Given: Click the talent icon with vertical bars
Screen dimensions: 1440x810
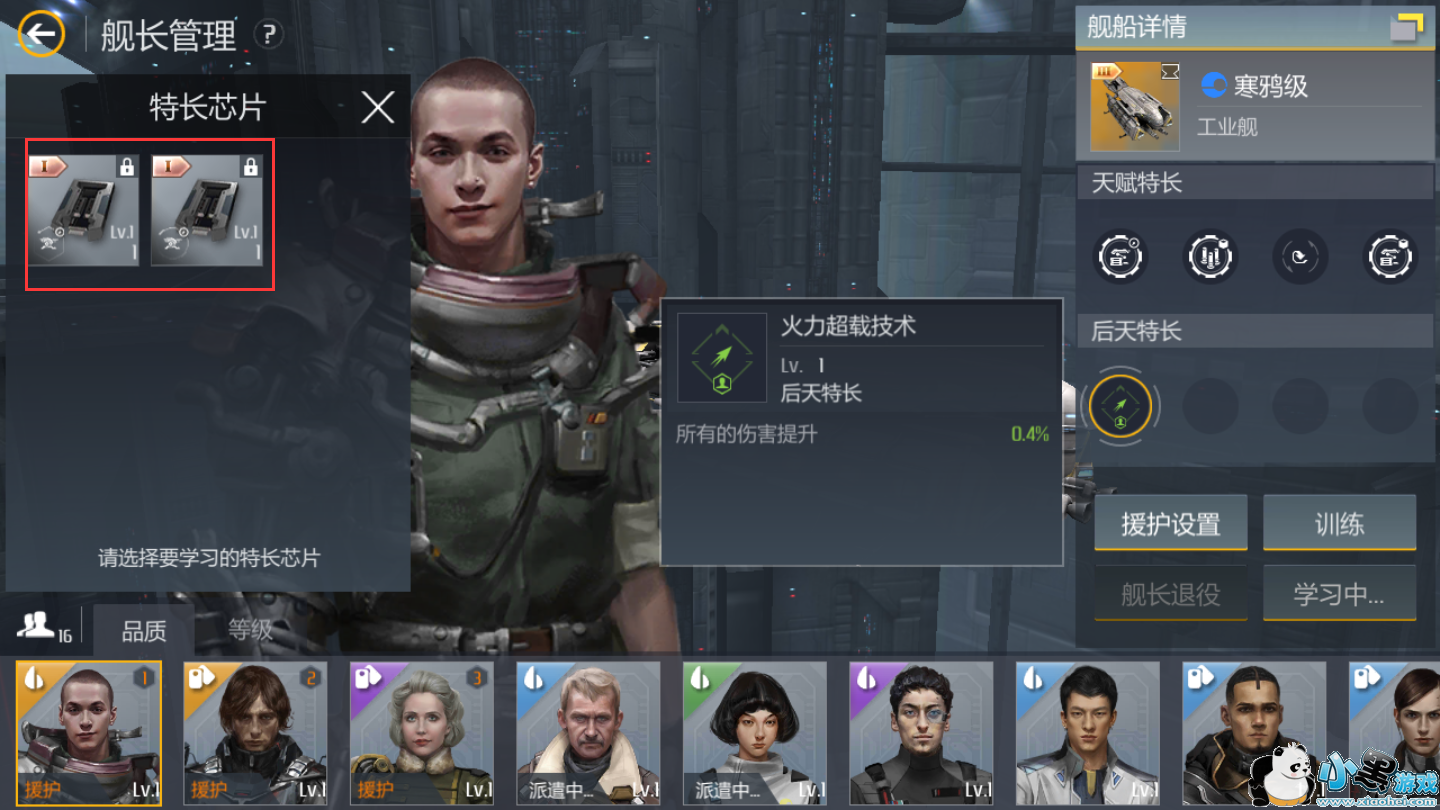Looking at the screenshot, I should click(1210, 257).
